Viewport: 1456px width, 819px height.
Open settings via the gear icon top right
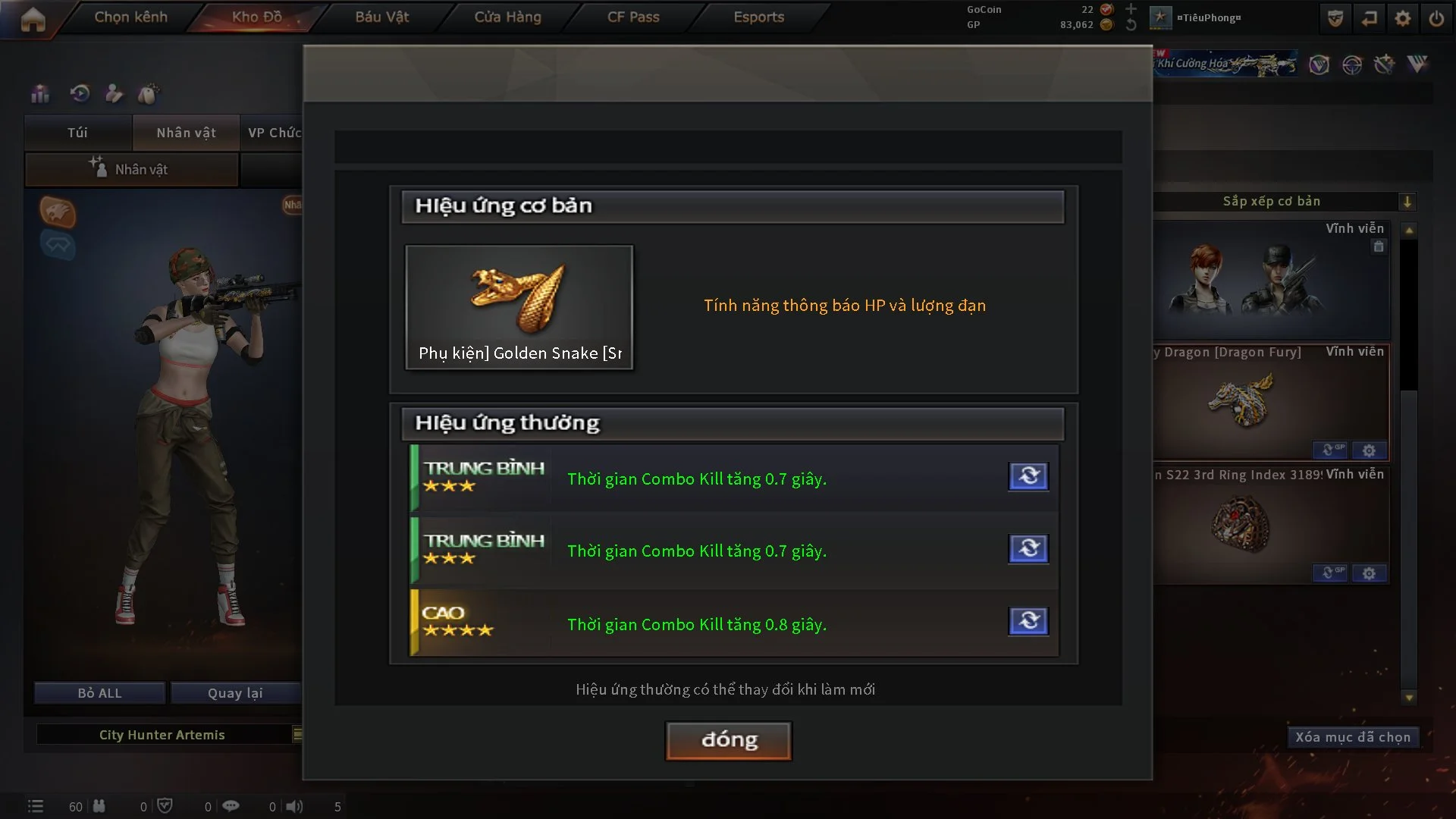(x=1402, y=17)
